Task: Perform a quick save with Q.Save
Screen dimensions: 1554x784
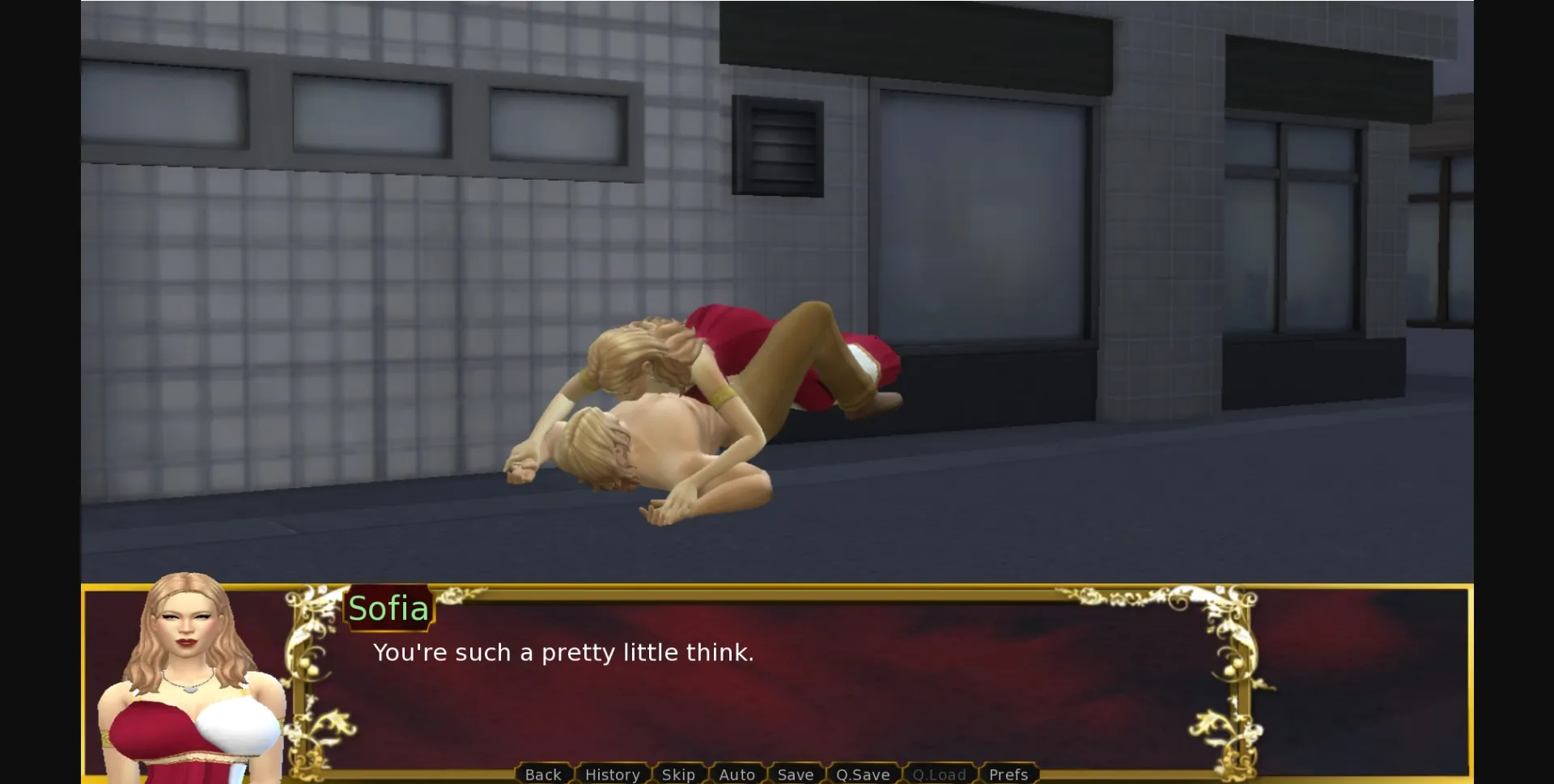Action: [x=863, y=774]
